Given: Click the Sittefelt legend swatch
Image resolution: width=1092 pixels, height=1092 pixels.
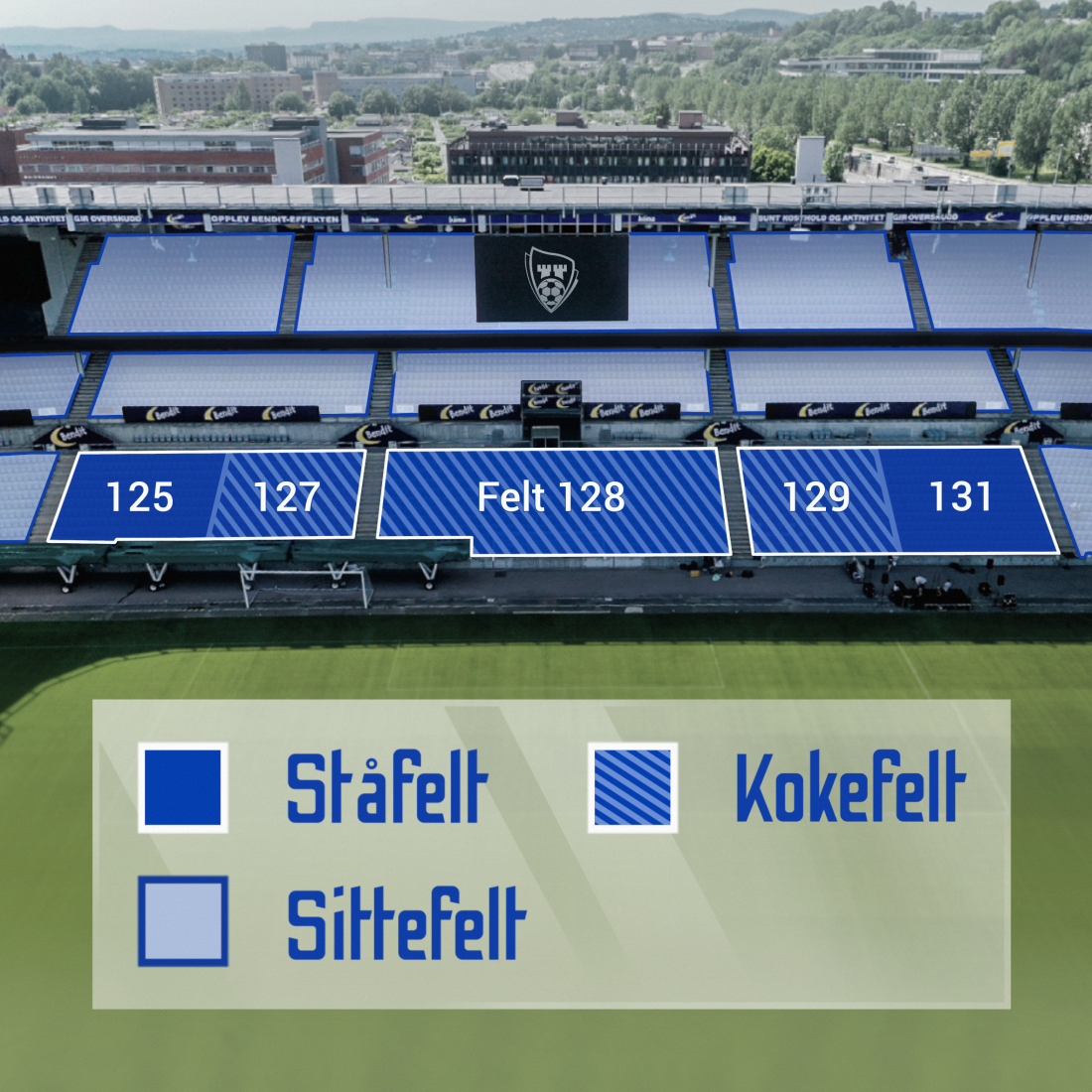Looking at the screenshot, I should coord(183,920).
